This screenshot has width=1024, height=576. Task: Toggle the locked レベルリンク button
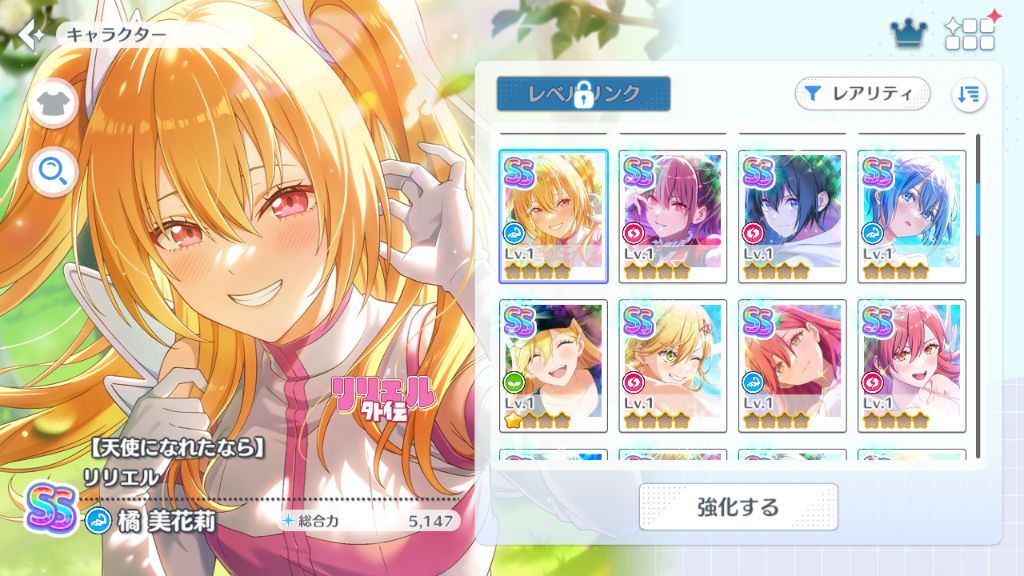point(583,93)
